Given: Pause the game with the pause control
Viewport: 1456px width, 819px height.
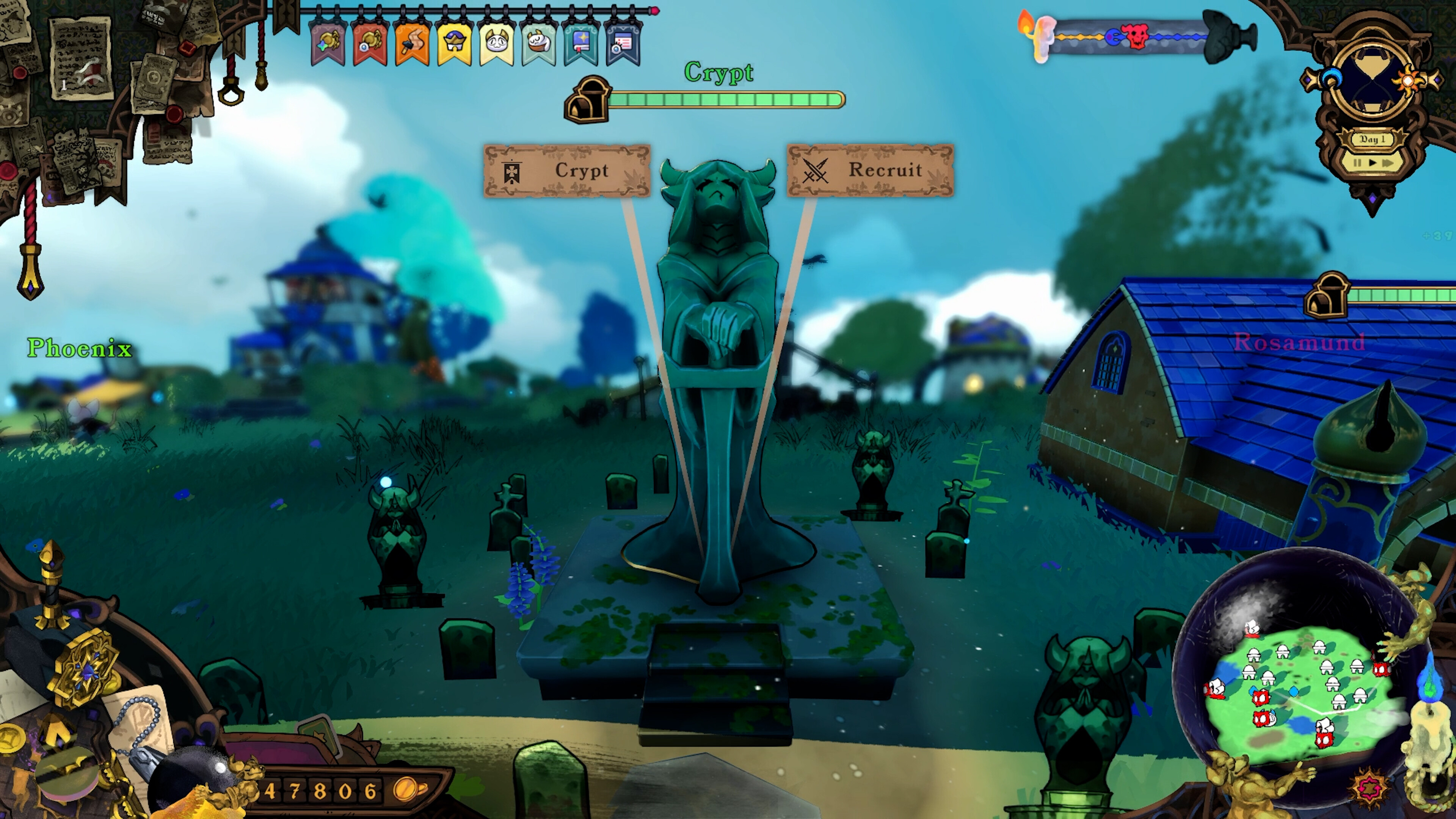Looking at the screenshot, I should pos(1358,163).
